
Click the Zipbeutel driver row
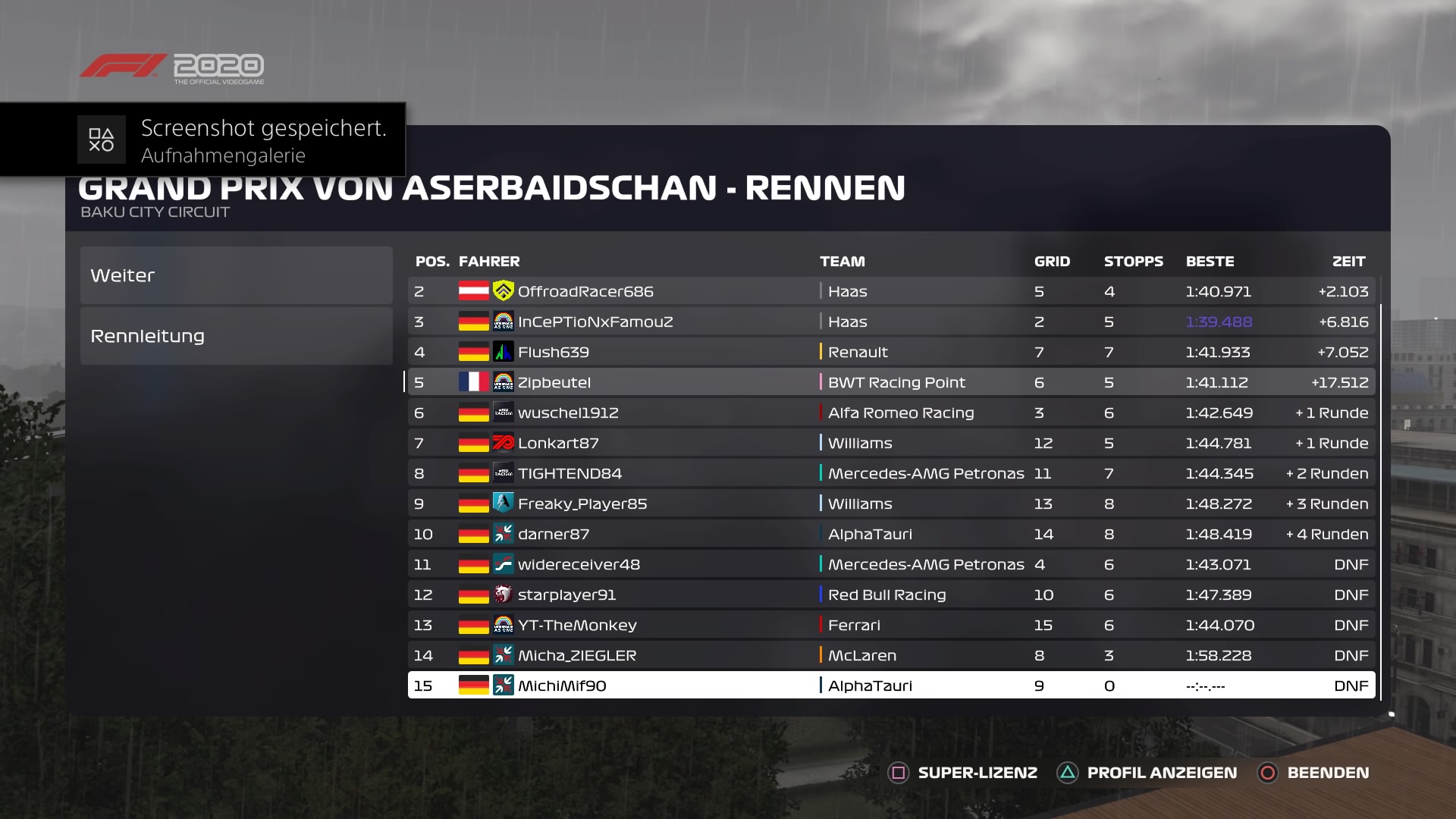pyautogui.click(x=891, y=382)
